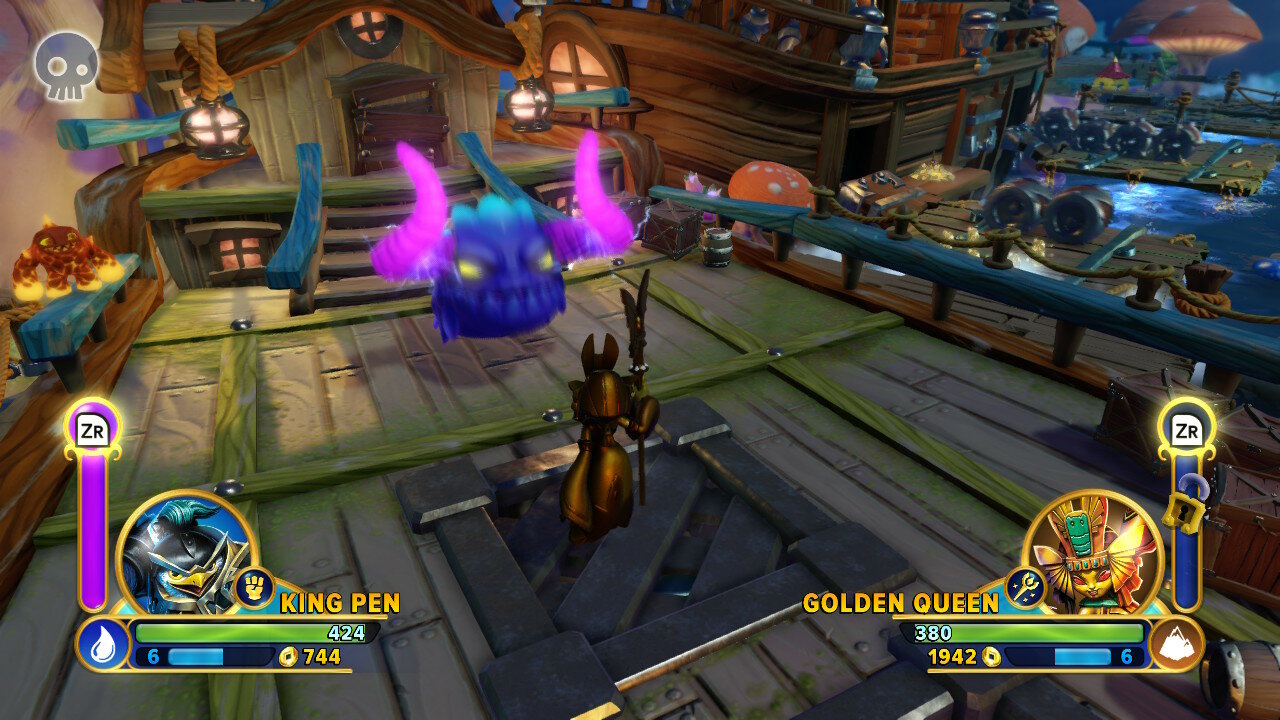1280x720 pixels.
Task: Click the water element droplet icon
Action: coord(103,645)
